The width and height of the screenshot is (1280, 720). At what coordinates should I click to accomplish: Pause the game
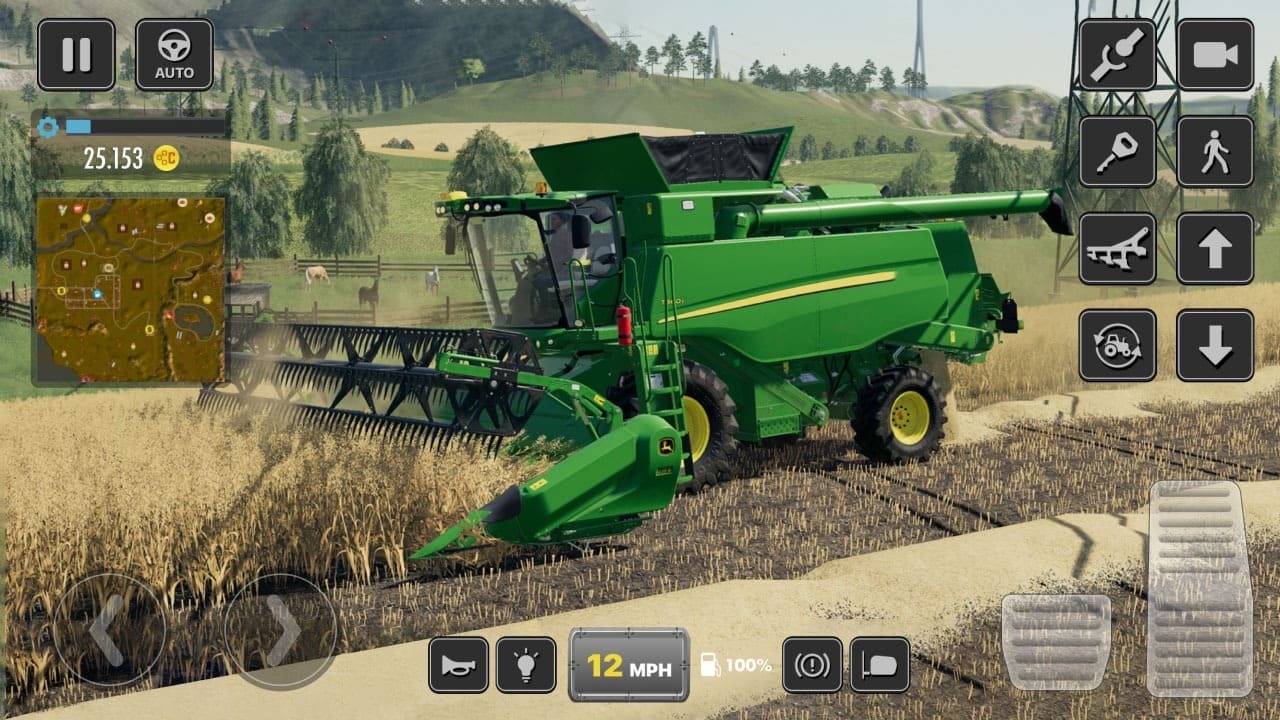76,55
